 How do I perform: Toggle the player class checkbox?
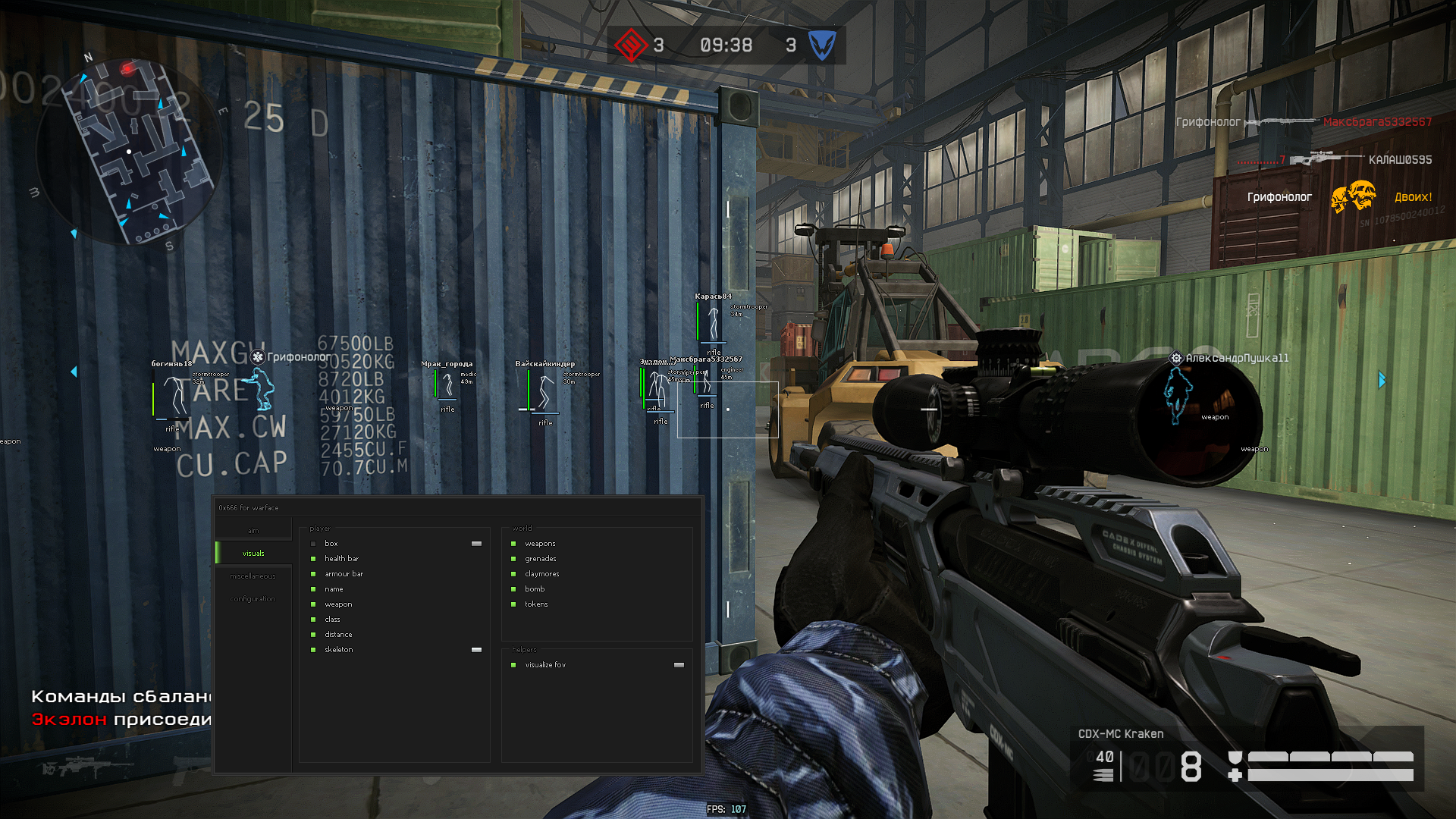[x=313, y=620]
